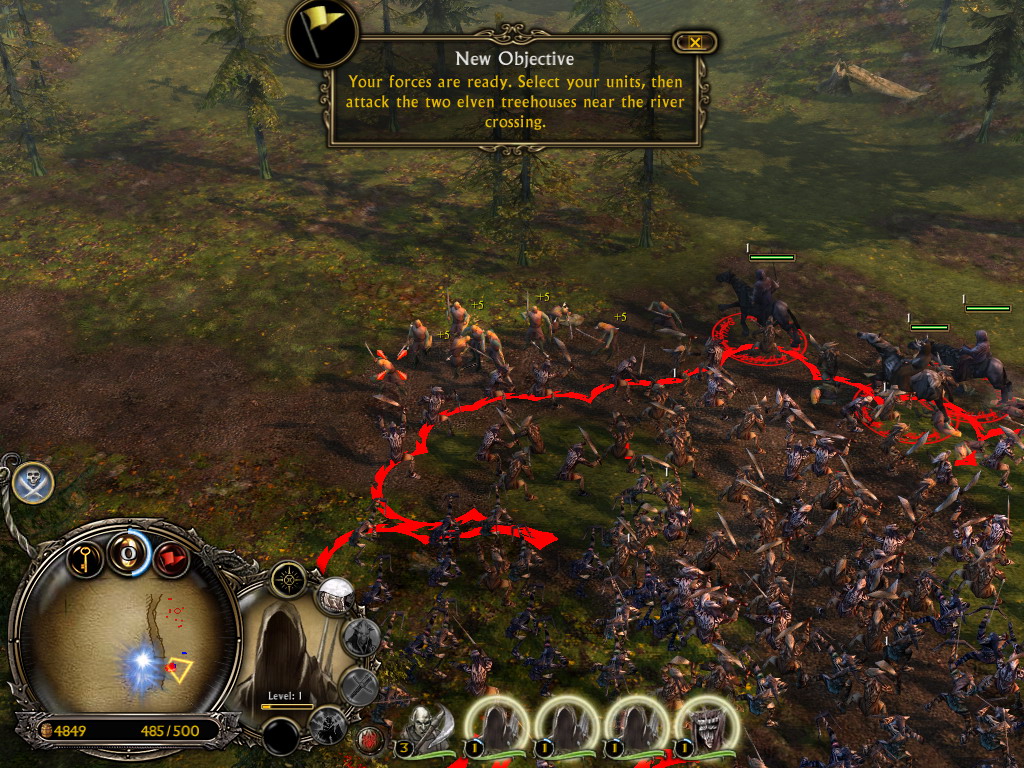Click the golden key button

tap(87, 556)
